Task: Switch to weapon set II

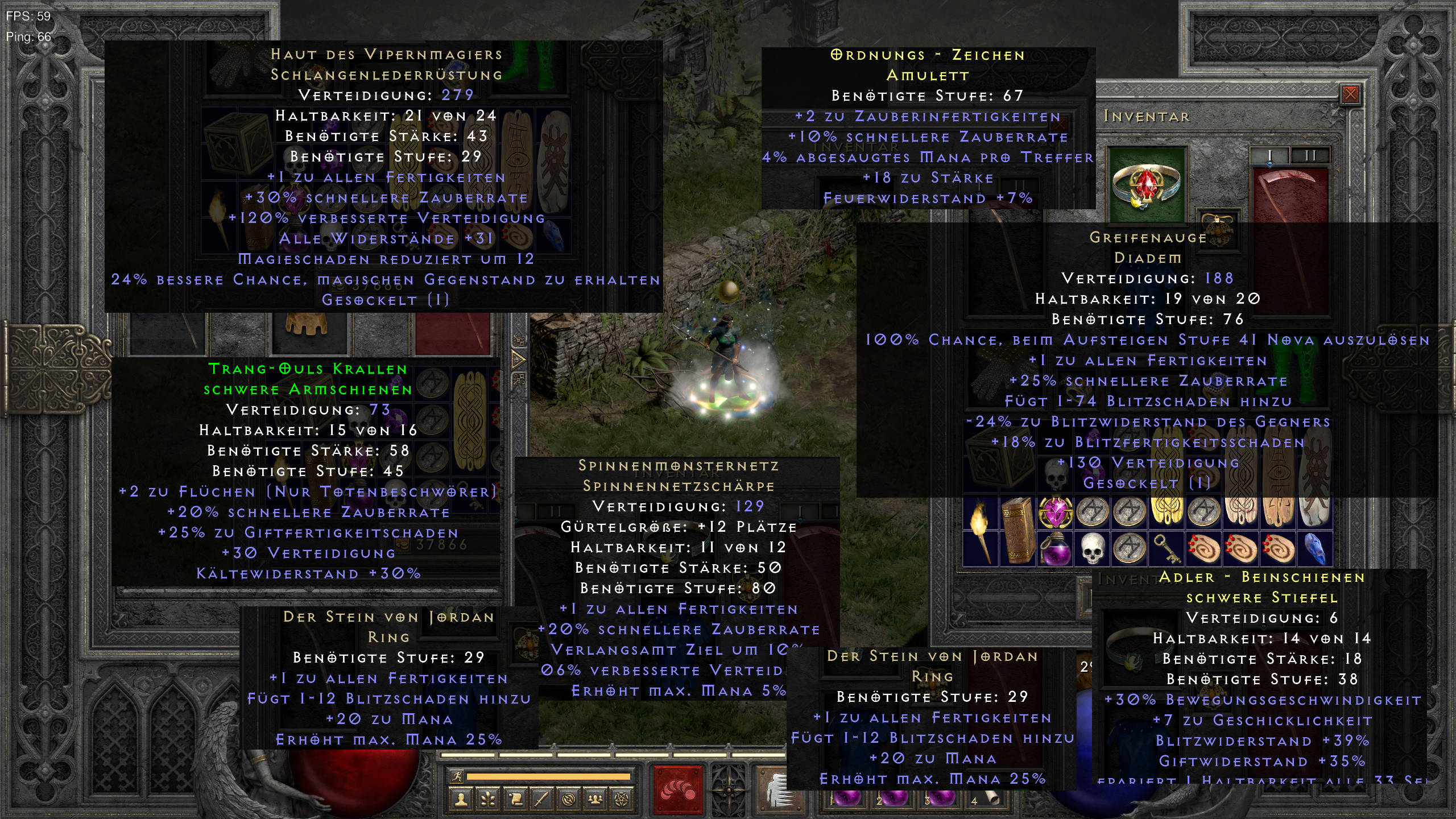Action: (1310, 156)
